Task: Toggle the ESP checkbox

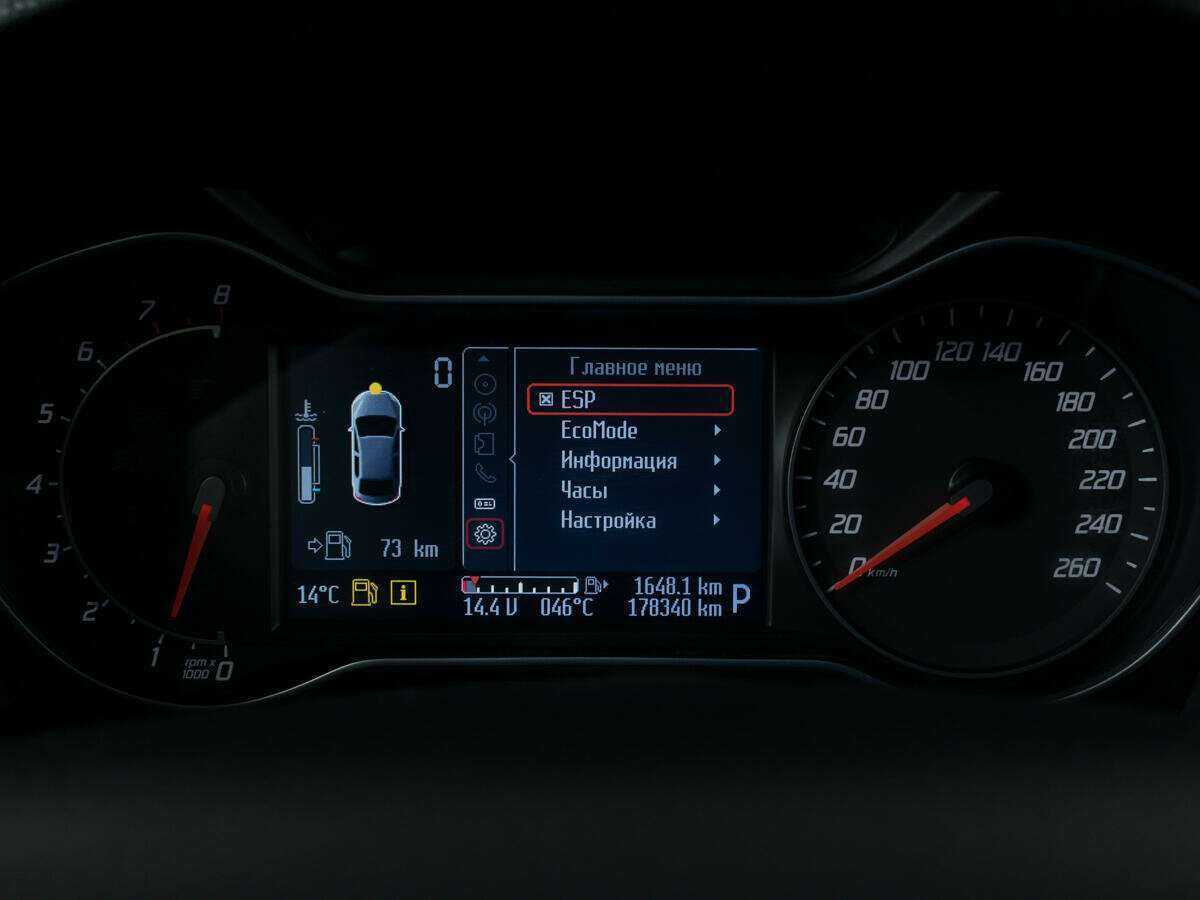Action: click(x=546, y=400)
